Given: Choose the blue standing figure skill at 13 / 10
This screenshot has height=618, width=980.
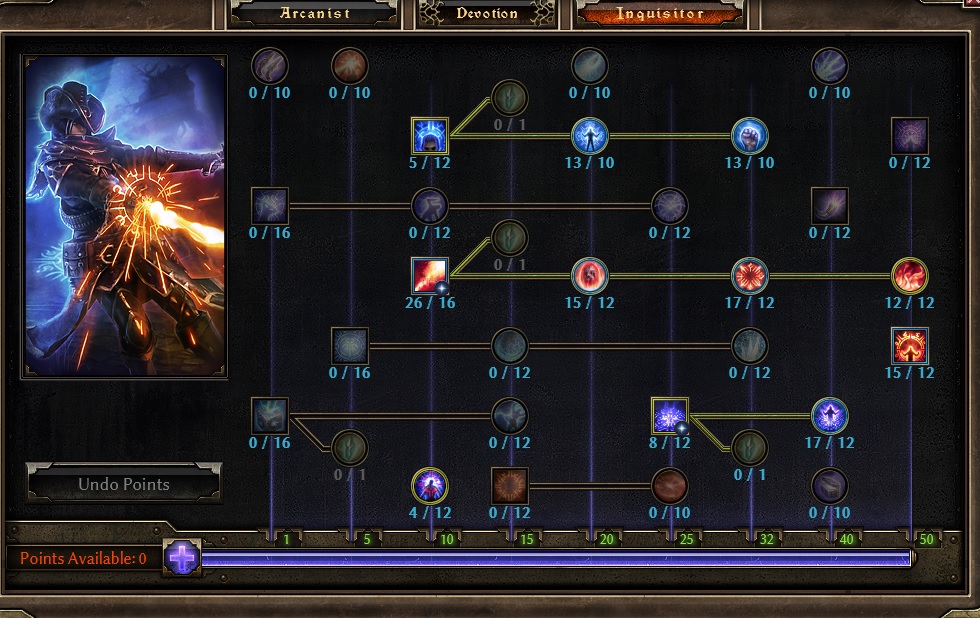Looking at the screenshot, I should point(590,135).
